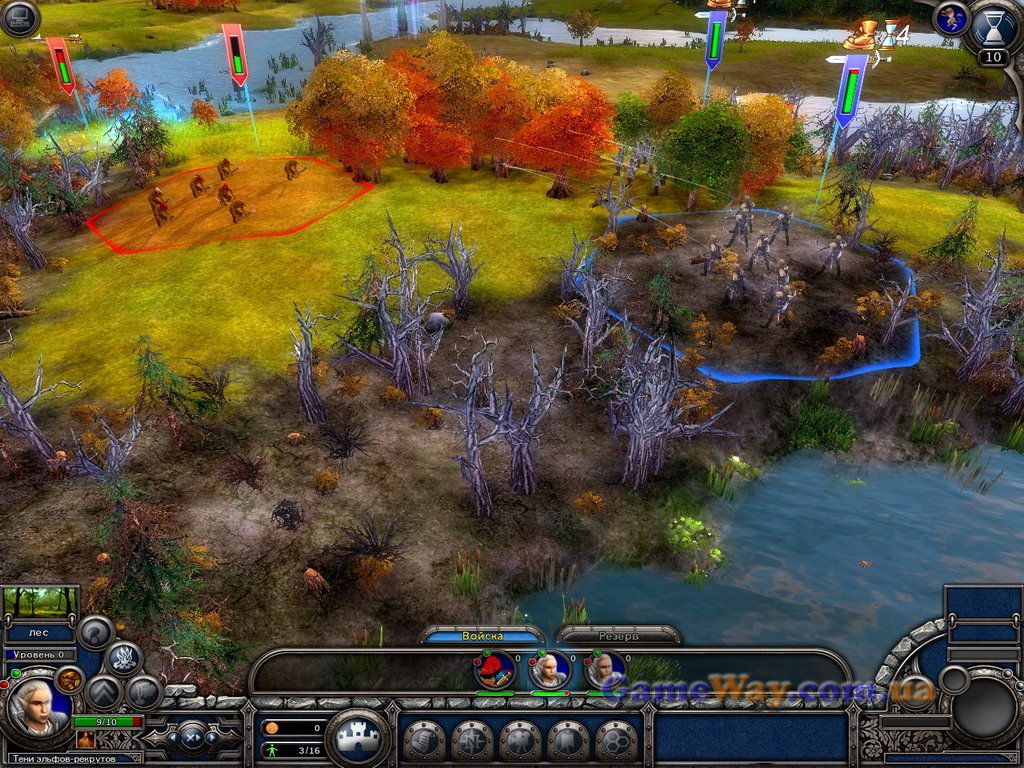Click the hexagon formation command button
This screenshot has width=1024, height=768.
click(x=617, y=741)
